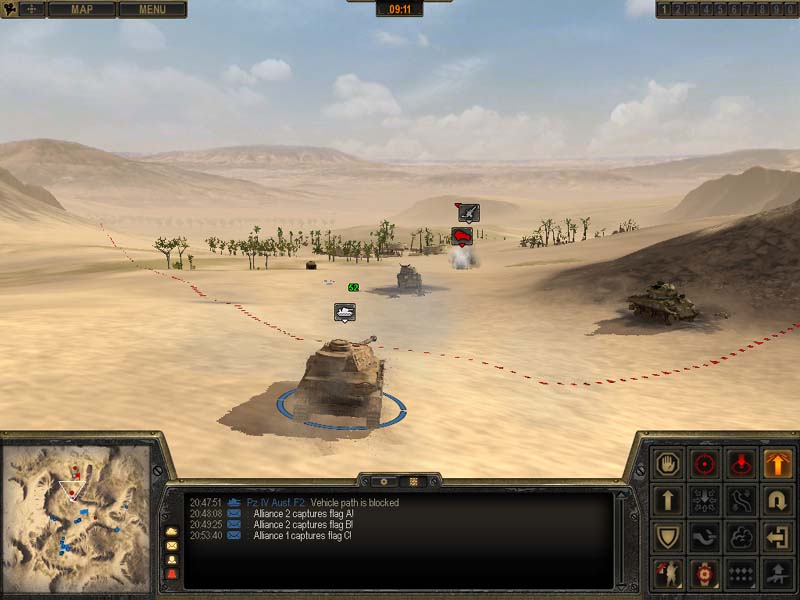The width and height of the screenshot is (800, 600).
Task: Activate the shield defend command
Action: pyautogui.click(x=667, y=537)
